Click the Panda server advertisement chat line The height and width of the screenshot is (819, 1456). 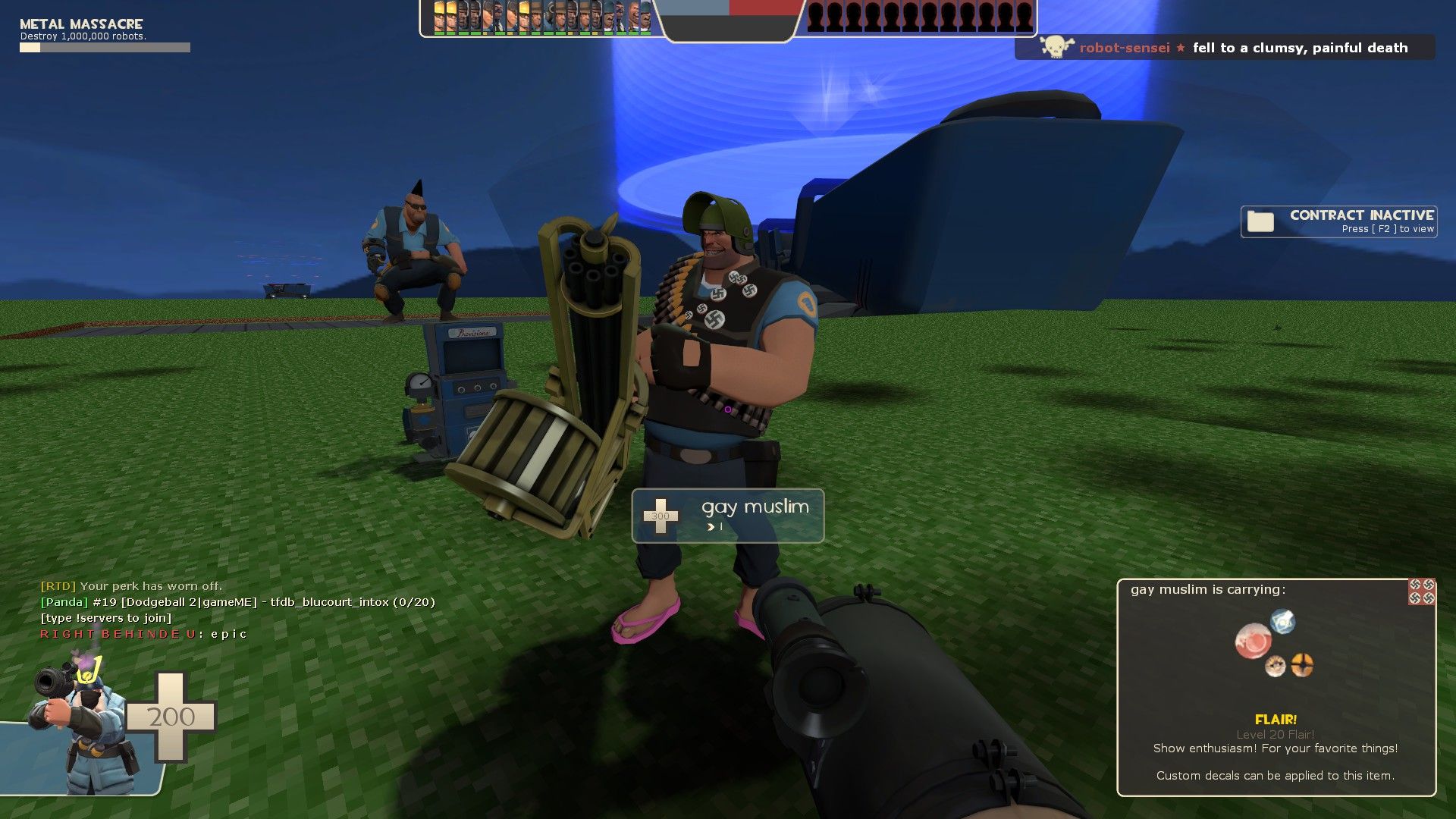pyautogui.click(x=237, y=602)
